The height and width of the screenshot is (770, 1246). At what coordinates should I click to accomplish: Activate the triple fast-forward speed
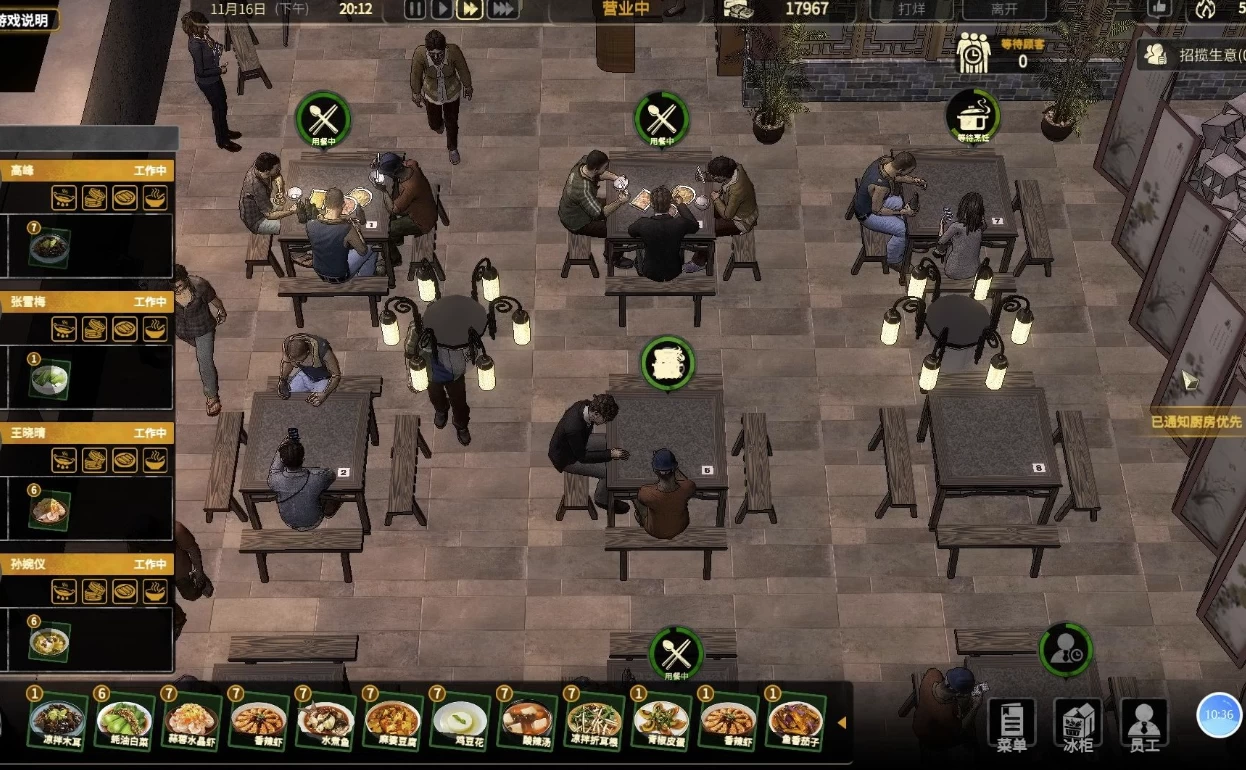click(503, 9)
